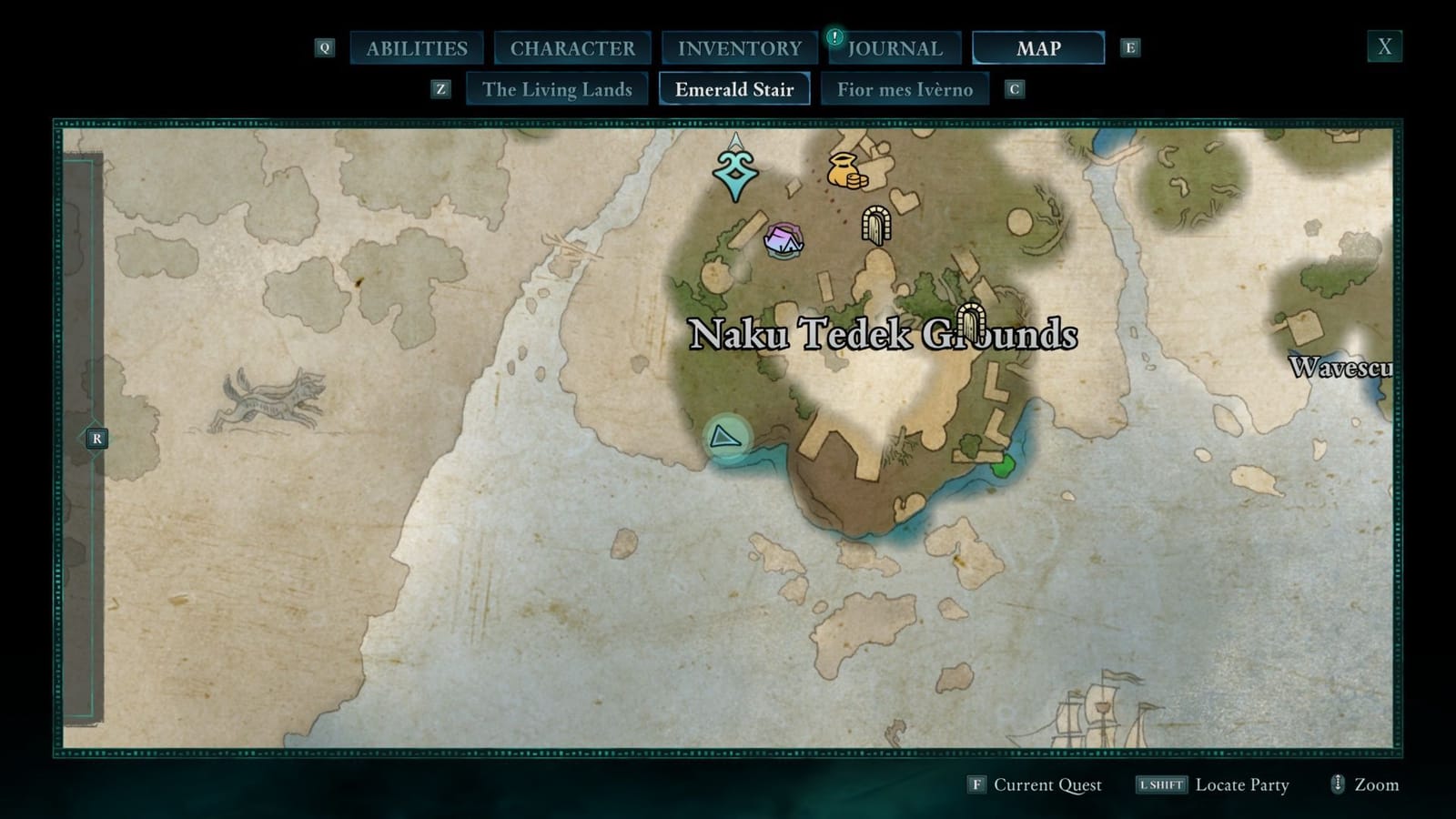Select the teal fast travel beacon marker
The width and height of the screenshot is (1456, 819).
click(733, 173)
